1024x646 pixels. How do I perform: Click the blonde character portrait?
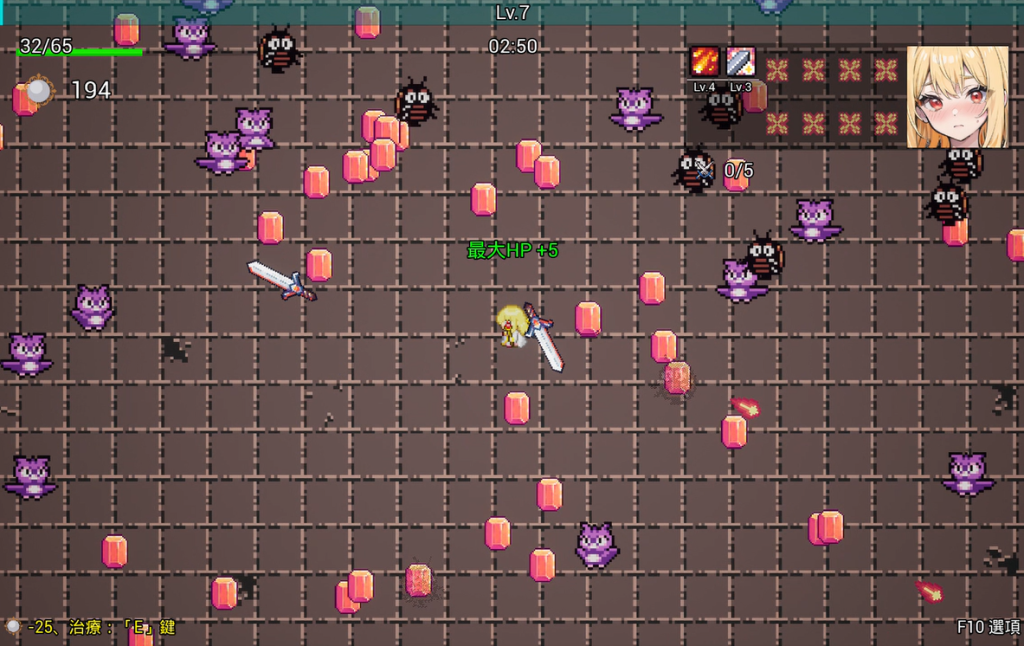click(x=957, y=97)
